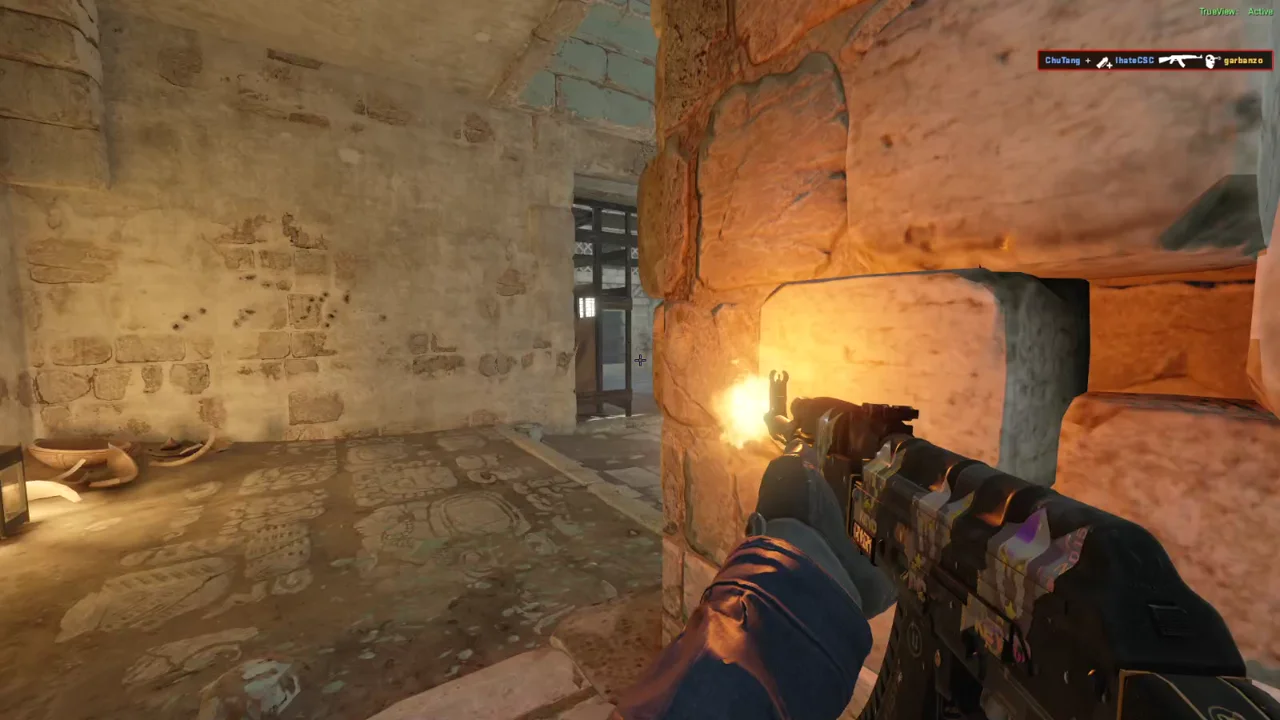This screenshot has height=720, width=1280.
Task: Select victim name garbanzo in the kill feed
Action: pyautogui.click(x=1243, y=60)
